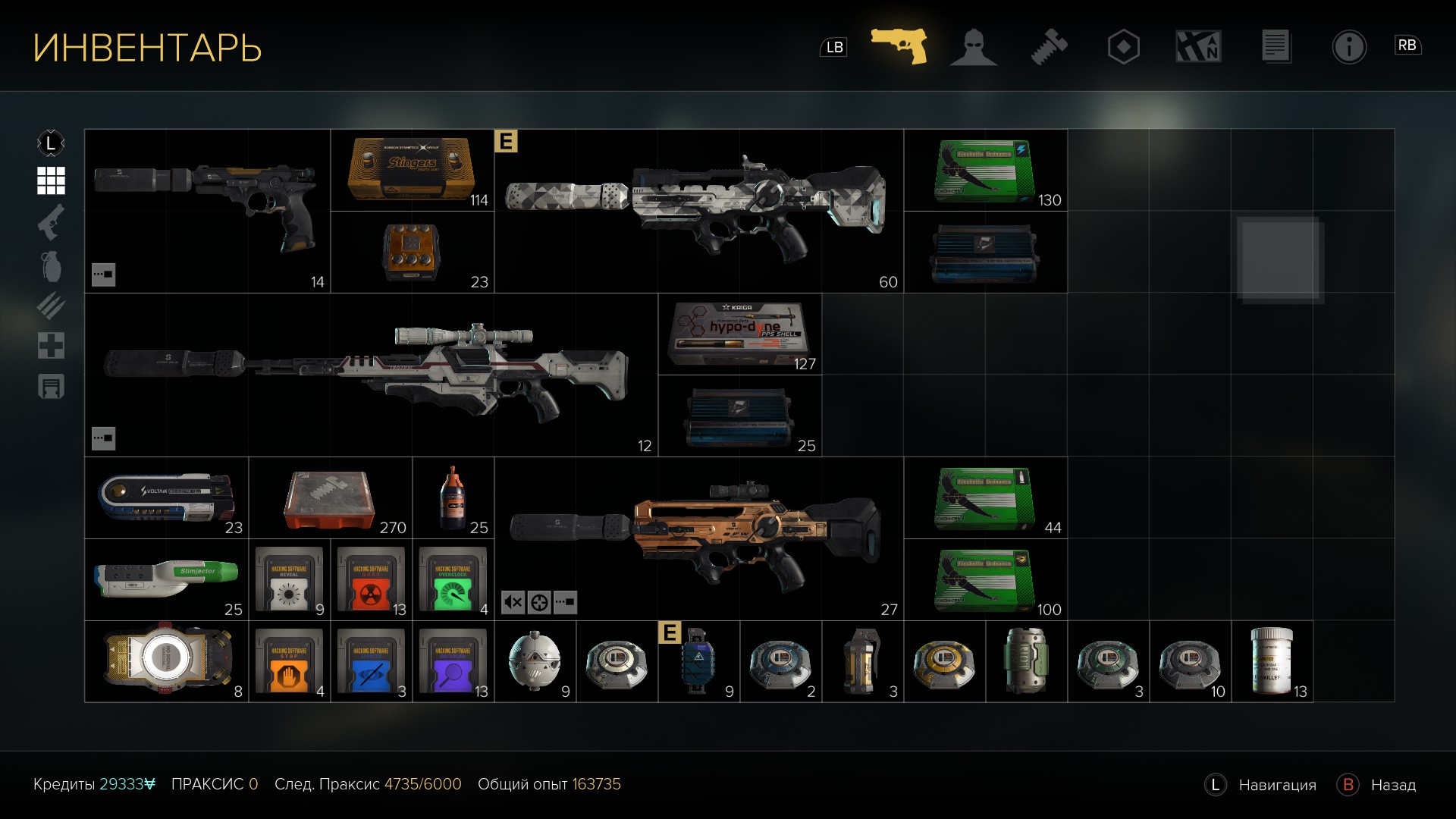Show all items with grid filter
Screen dimensions: 1456x819
coord(51,181)
